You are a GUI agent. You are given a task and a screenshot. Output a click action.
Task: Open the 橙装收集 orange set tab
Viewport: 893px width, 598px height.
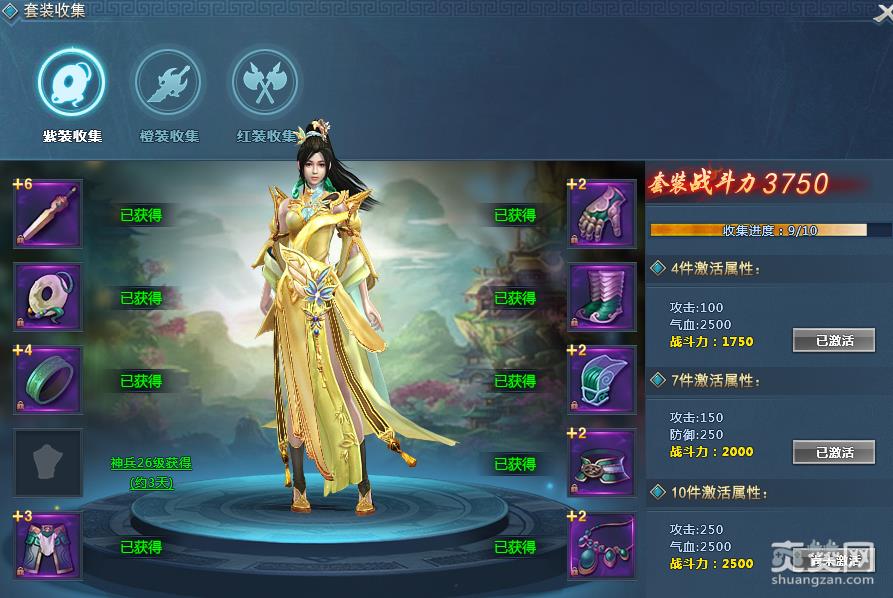click(168, 83)
